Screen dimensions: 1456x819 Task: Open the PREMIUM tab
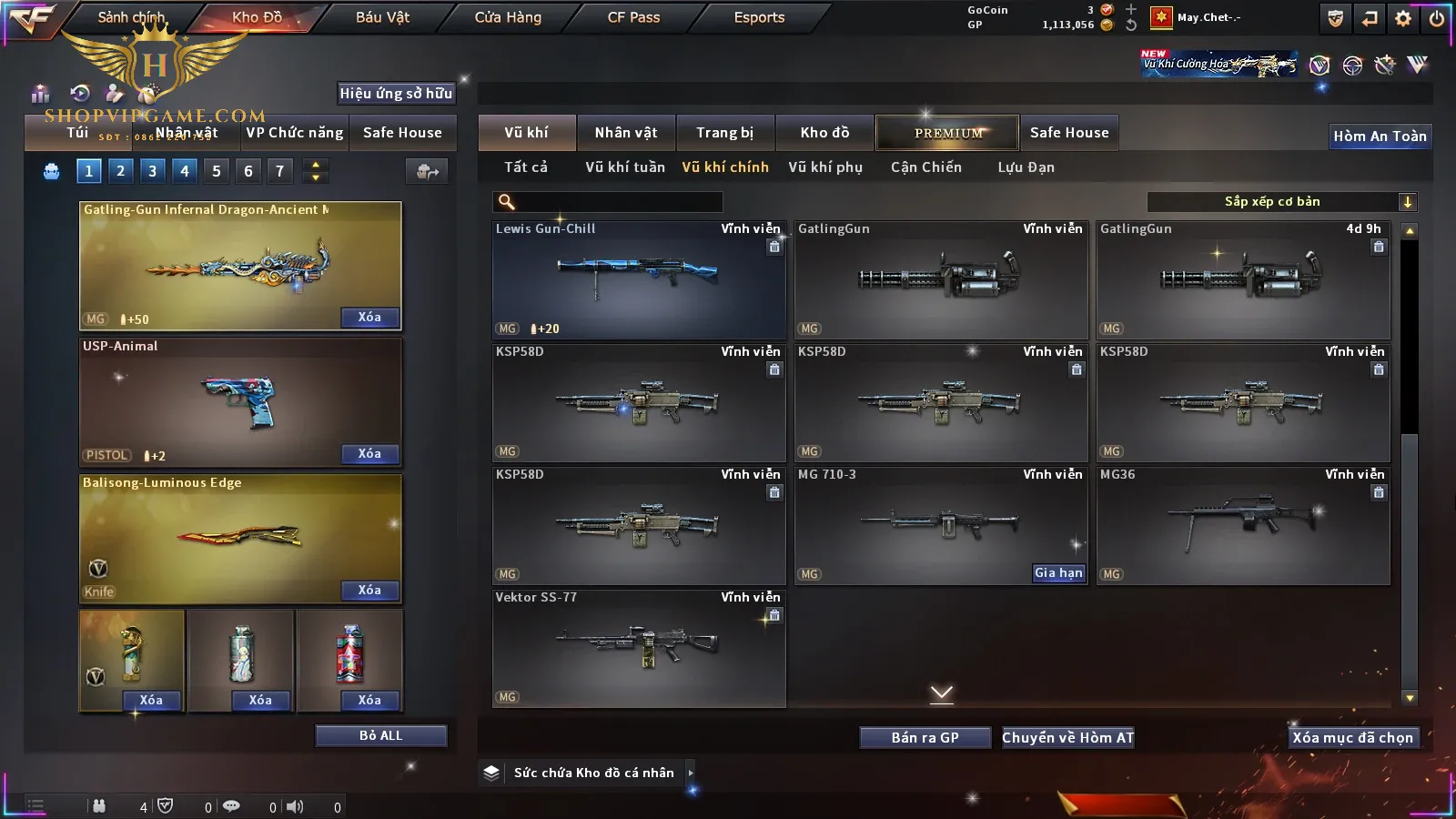tap(947, 133)
